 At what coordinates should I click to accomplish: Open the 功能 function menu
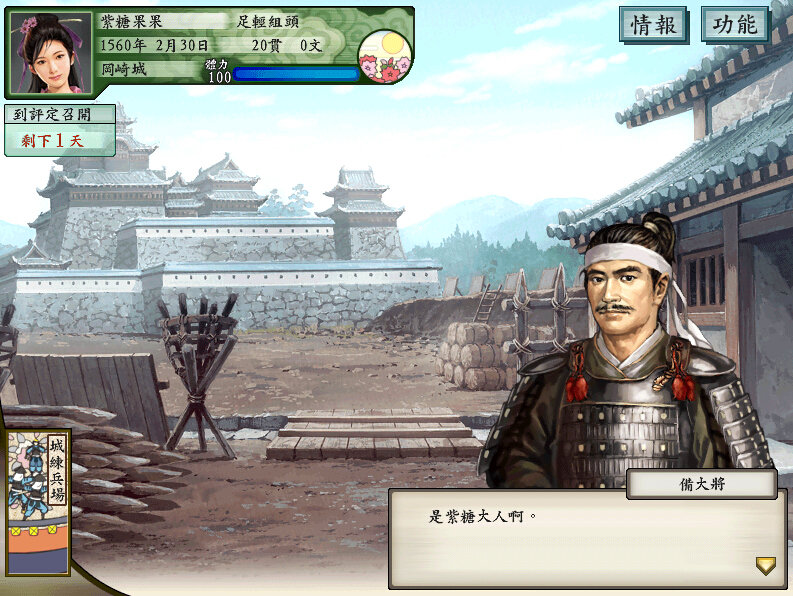point(735,25)
